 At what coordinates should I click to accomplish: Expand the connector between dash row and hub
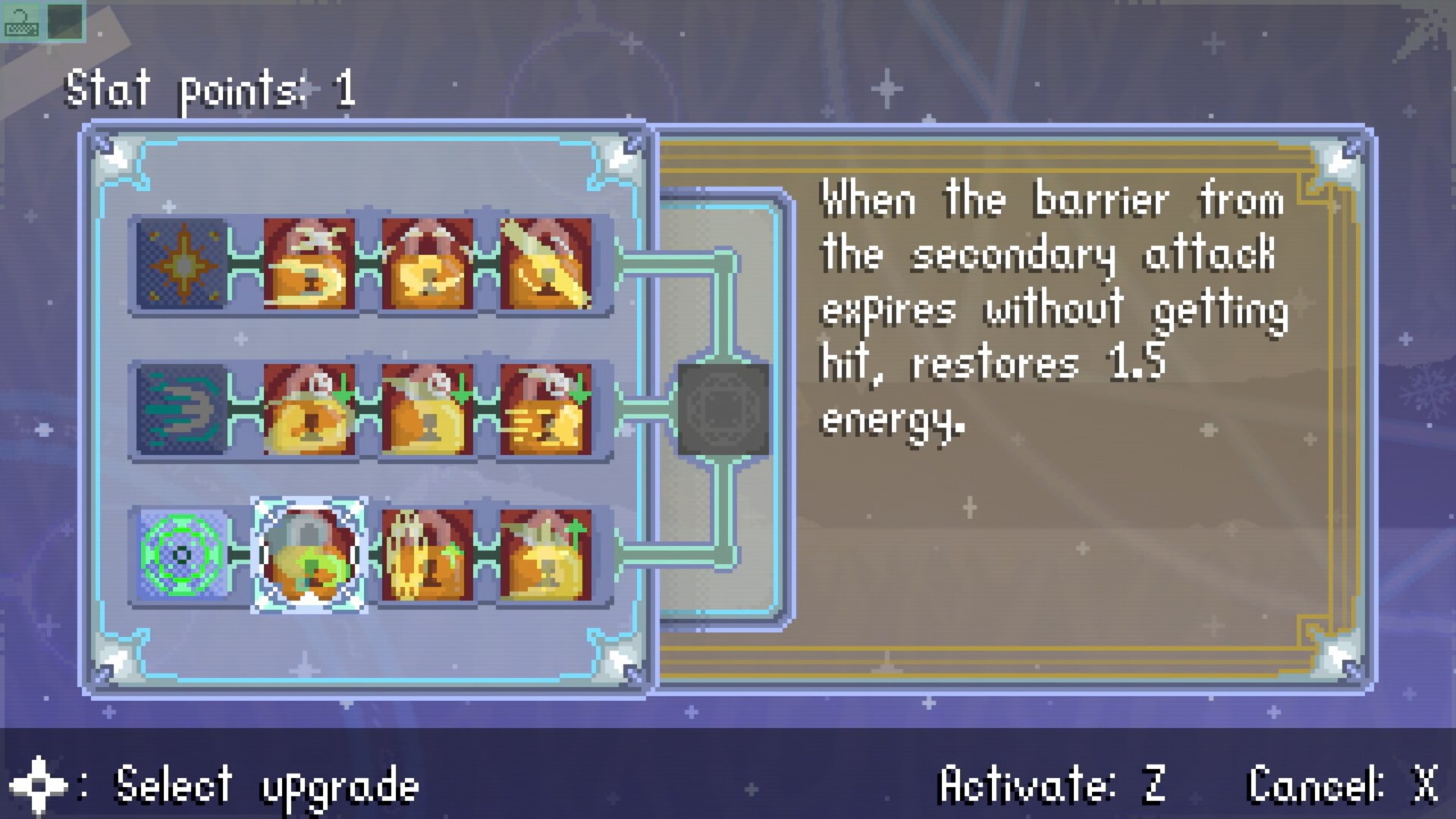648,409
